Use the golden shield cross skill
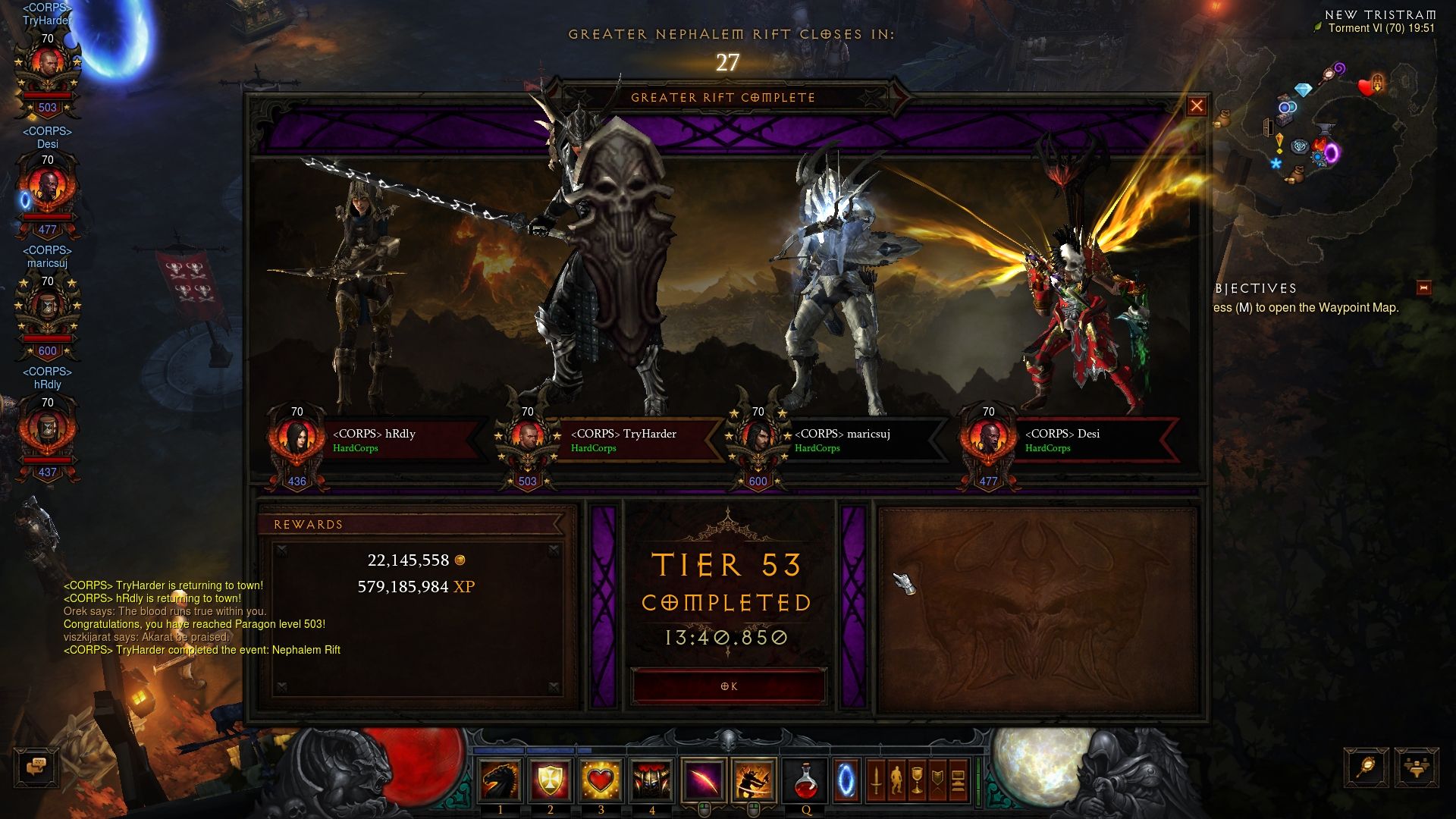 (x=551, y=780)
